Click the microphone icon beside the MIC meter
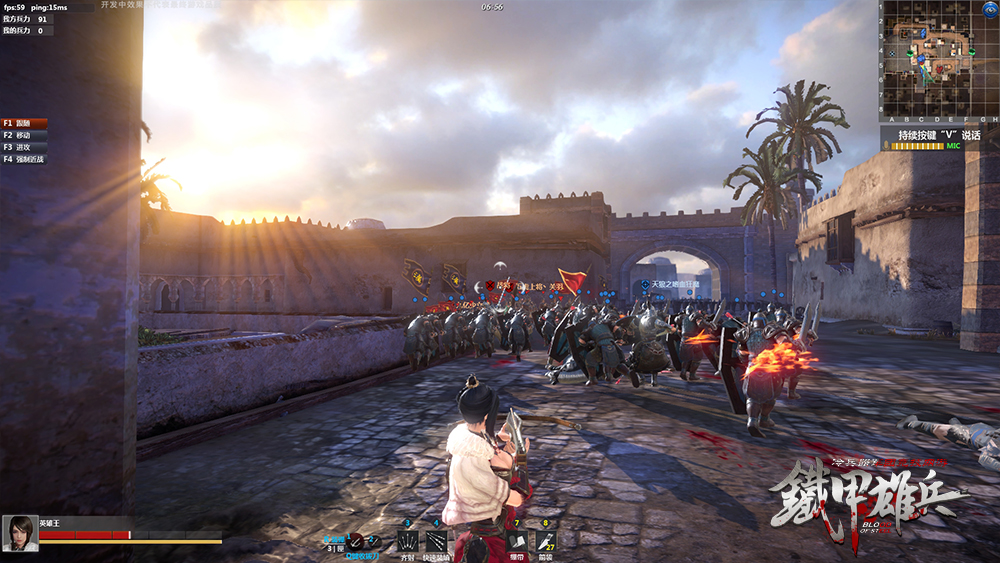 click(x=887, y=146)
